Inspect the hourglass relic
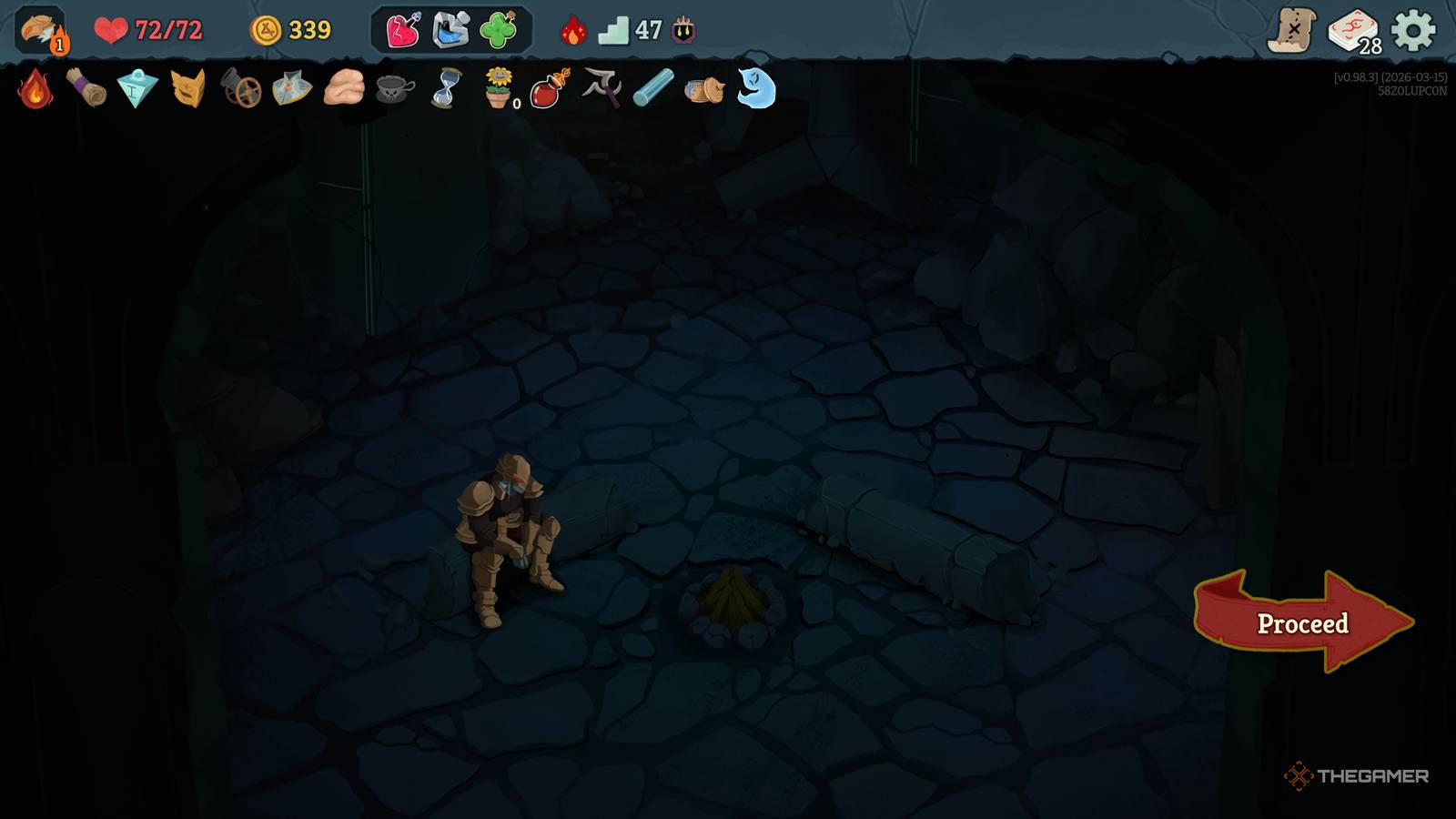The width and height of the screenshot is (1456, 819). [x=446, y=89]
